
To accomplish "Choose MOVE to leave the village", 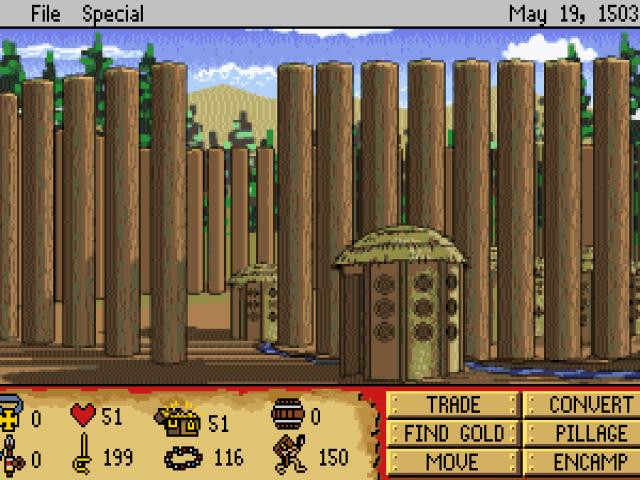I will pyautogui.click(x=453, y=462).
